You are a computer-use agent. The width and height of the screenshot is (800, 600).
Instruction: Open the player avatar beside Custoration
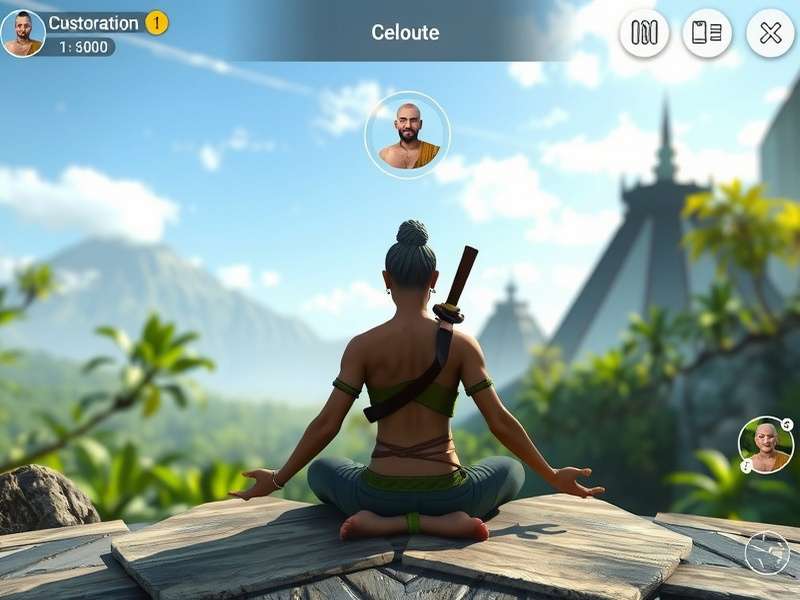click(22, 33)
